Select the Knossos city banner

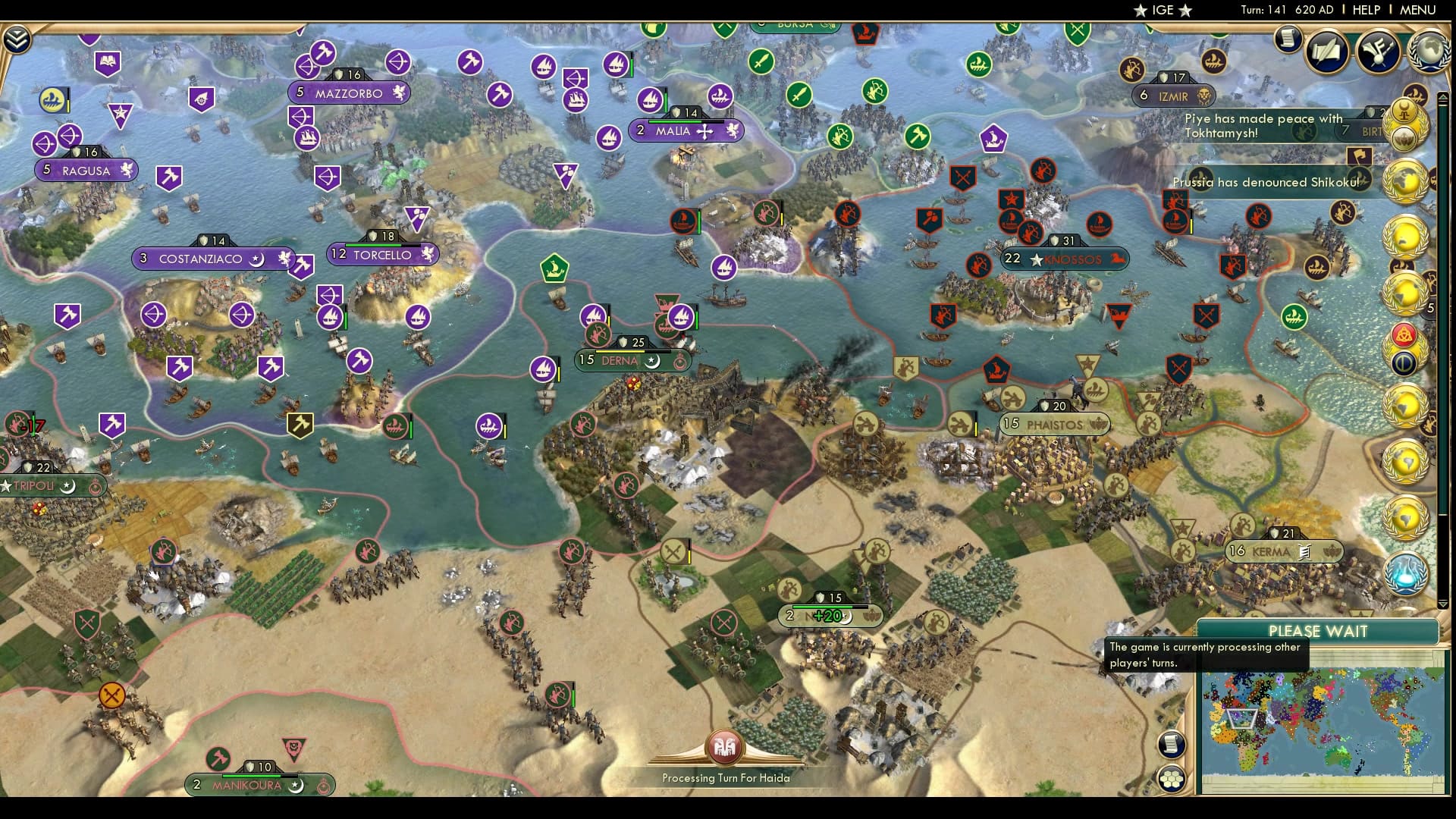click(1065, 259)
